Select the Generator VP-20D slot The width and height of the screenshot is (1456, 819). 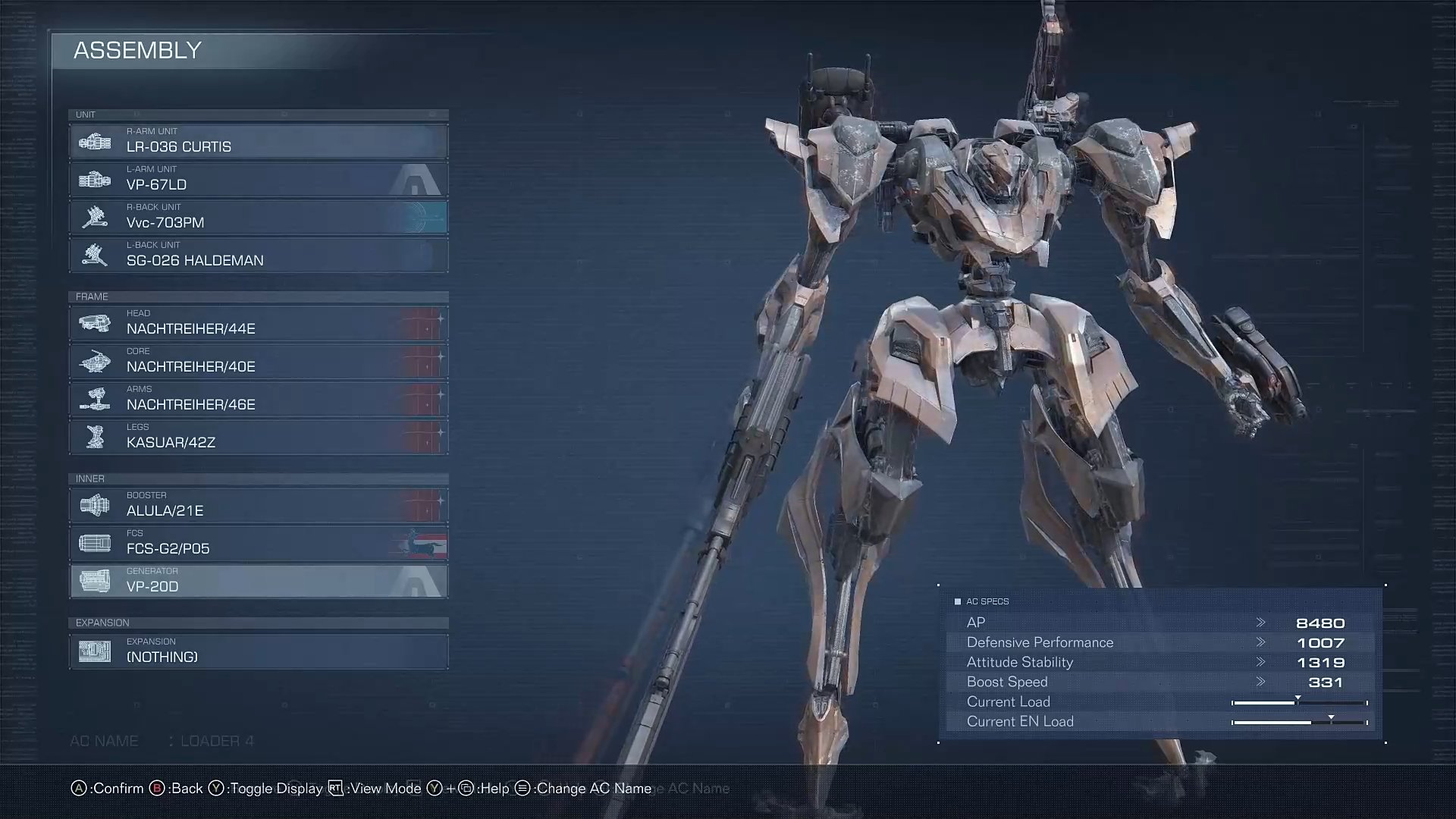pyautogui.click(x=258, y=581)
